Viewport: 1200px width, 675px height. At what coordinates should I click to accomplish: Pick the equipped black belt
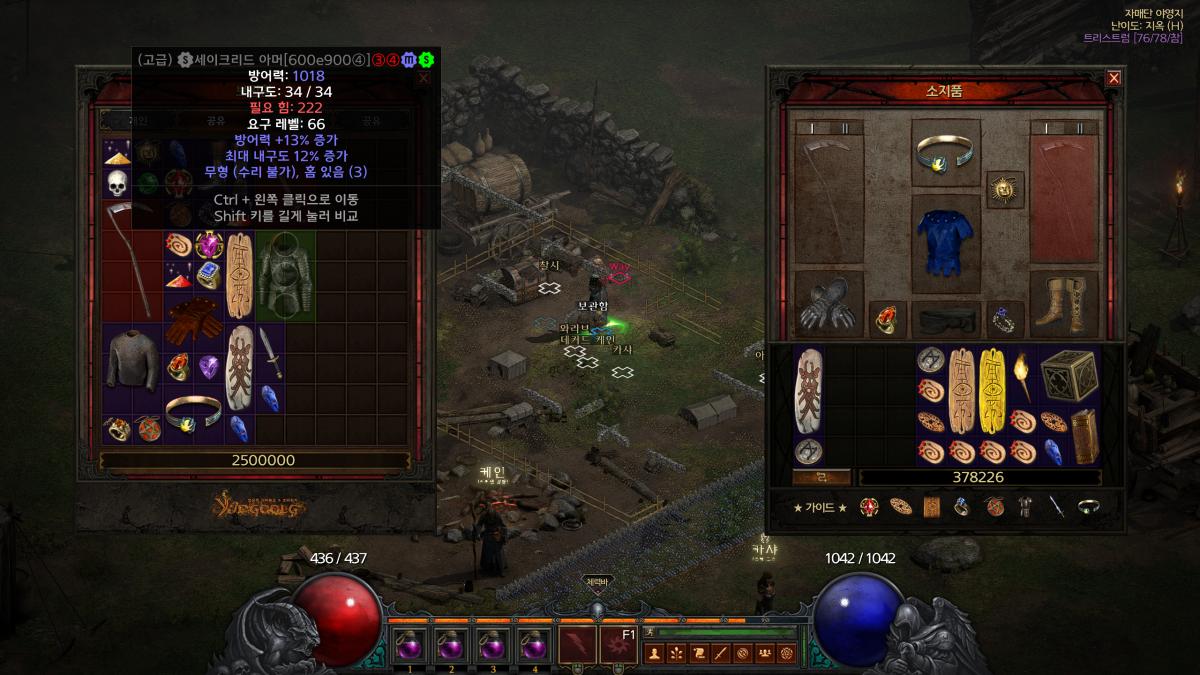pos(946,319)
